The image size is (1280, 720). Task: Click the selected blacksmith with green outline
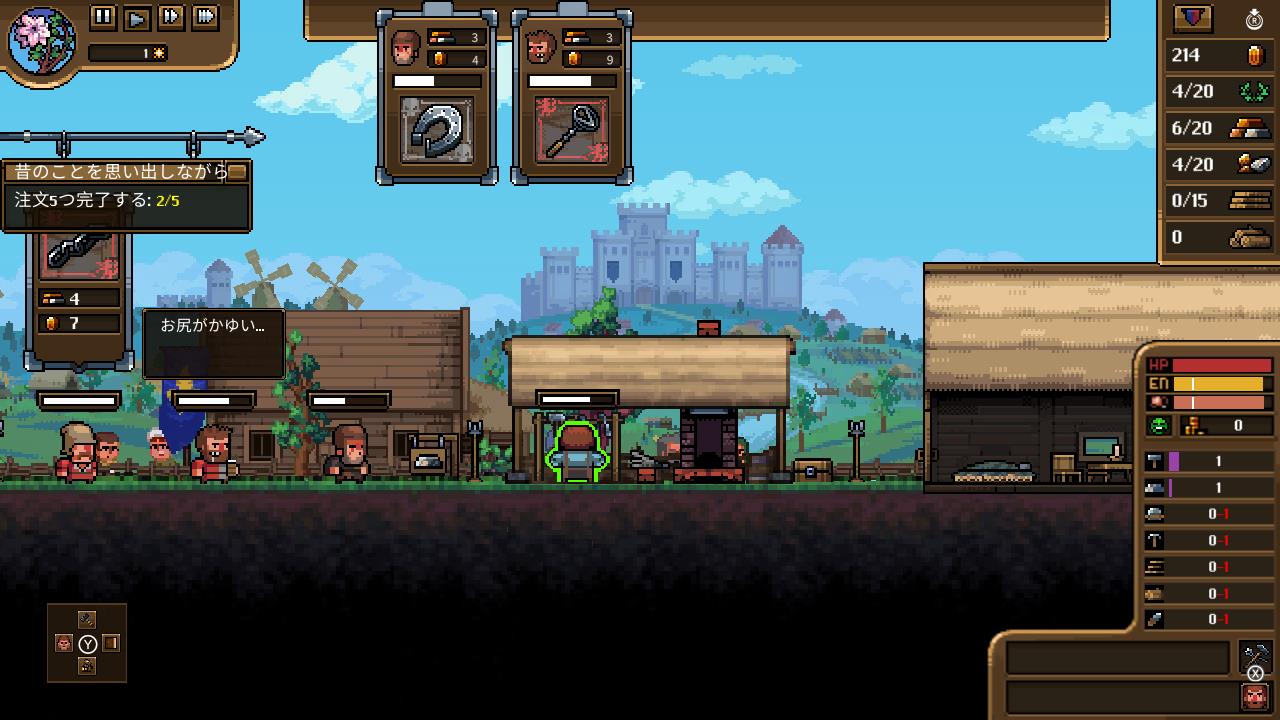[576, 455]
